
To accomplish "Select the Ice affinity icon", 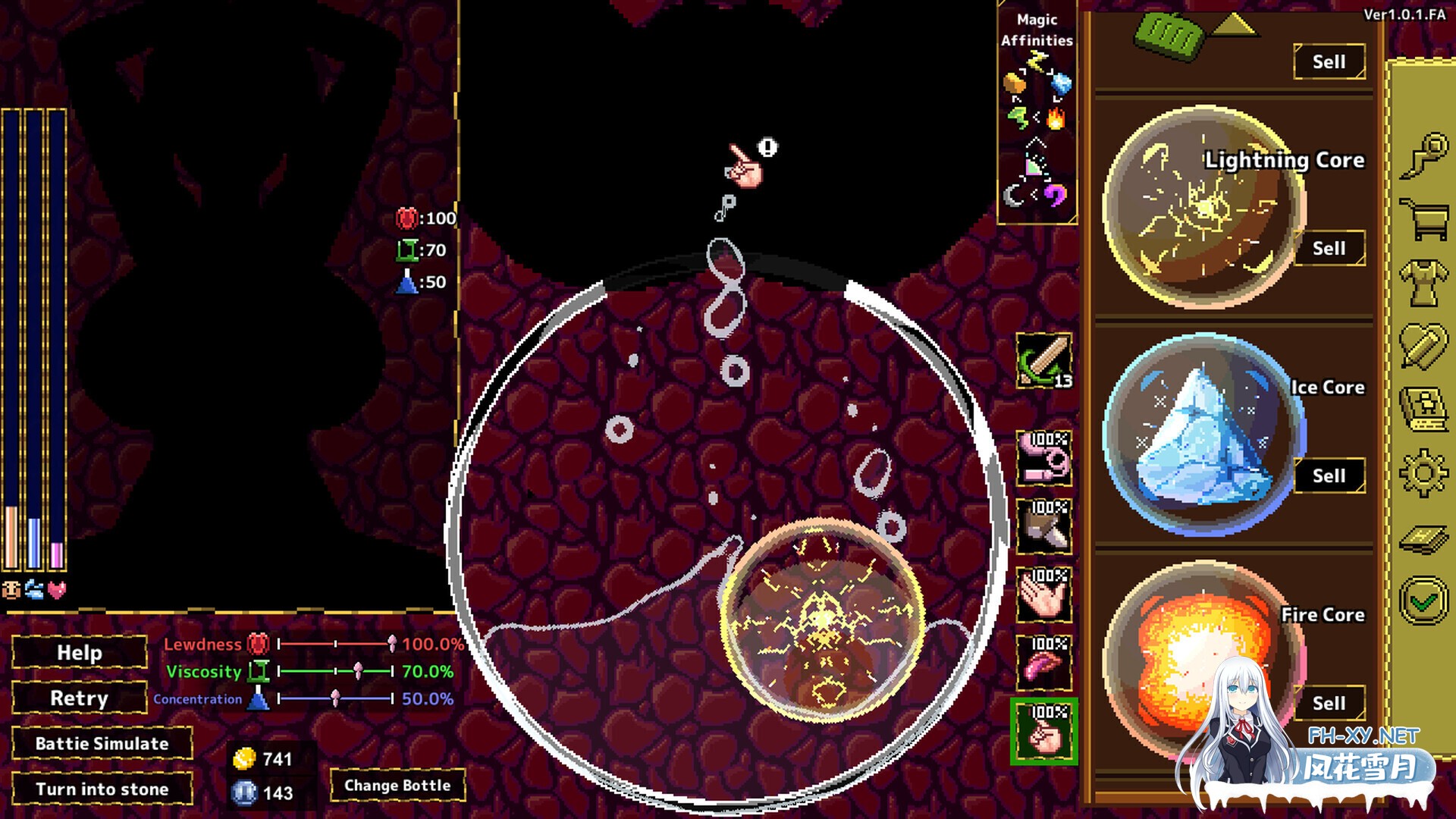I will pyautogui.click(x=1062, y=83).
